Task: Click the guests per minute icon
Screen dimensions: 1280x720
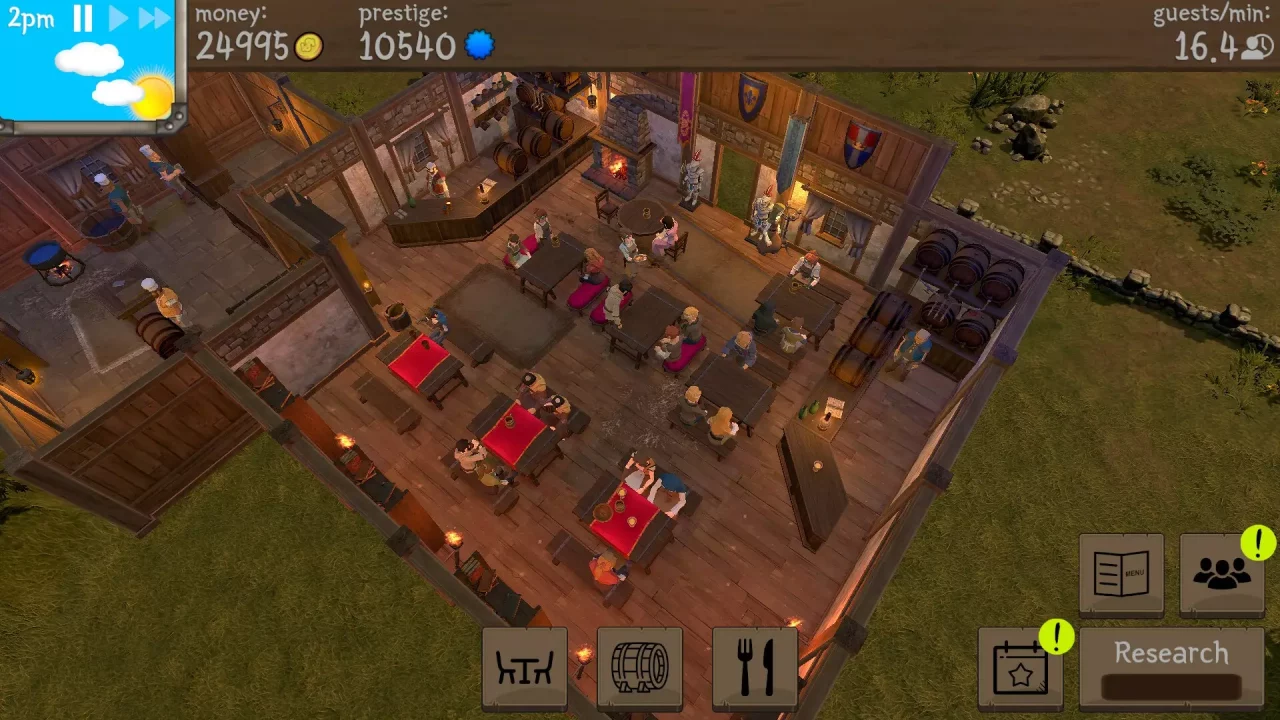Action: tap(1257, 47)
